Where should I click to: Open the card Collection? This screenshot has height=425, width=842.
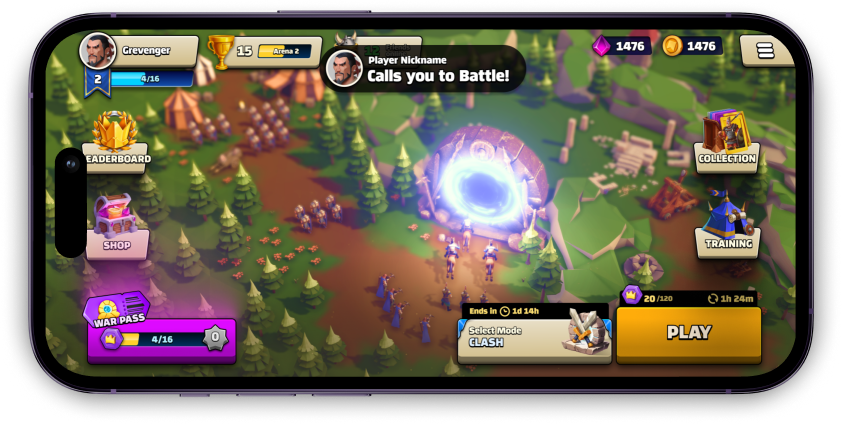727,140
